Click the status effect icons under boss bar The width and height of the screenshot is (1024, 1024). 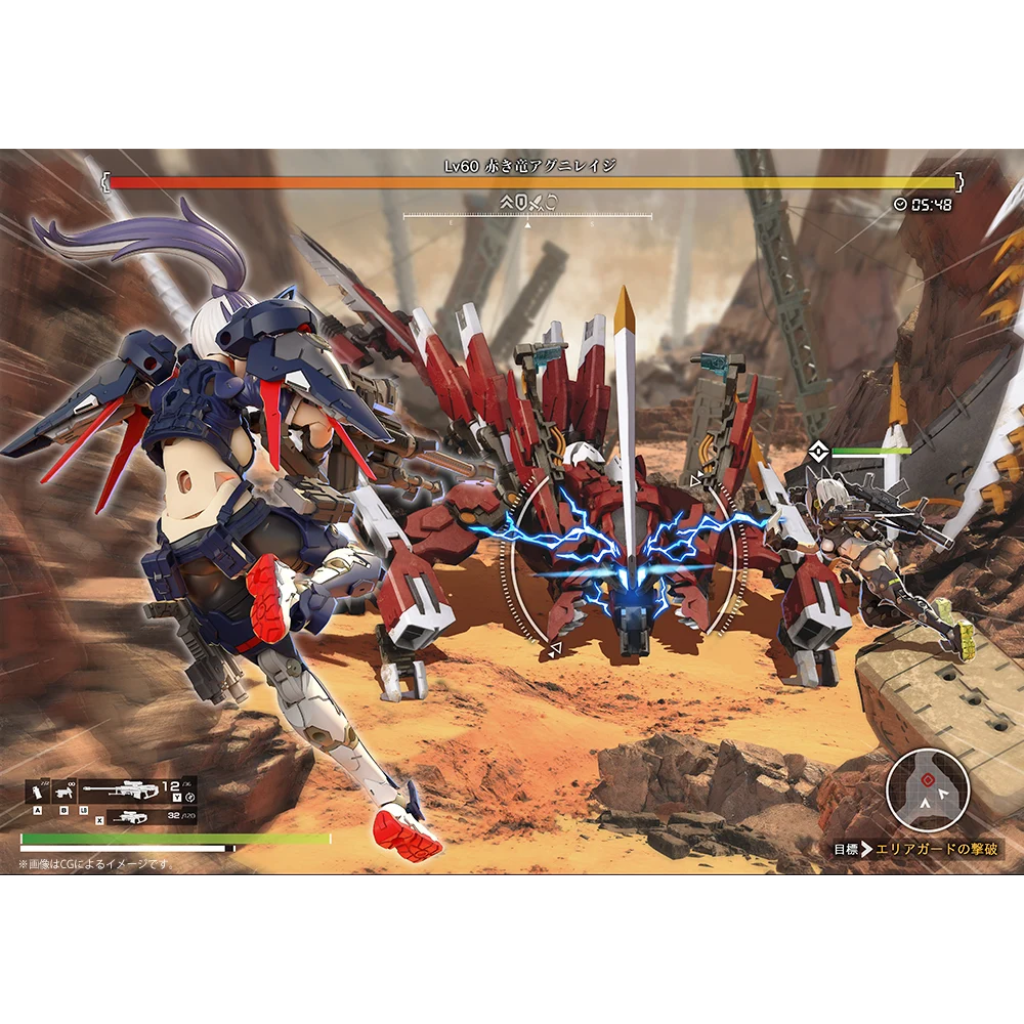[530, 203]
